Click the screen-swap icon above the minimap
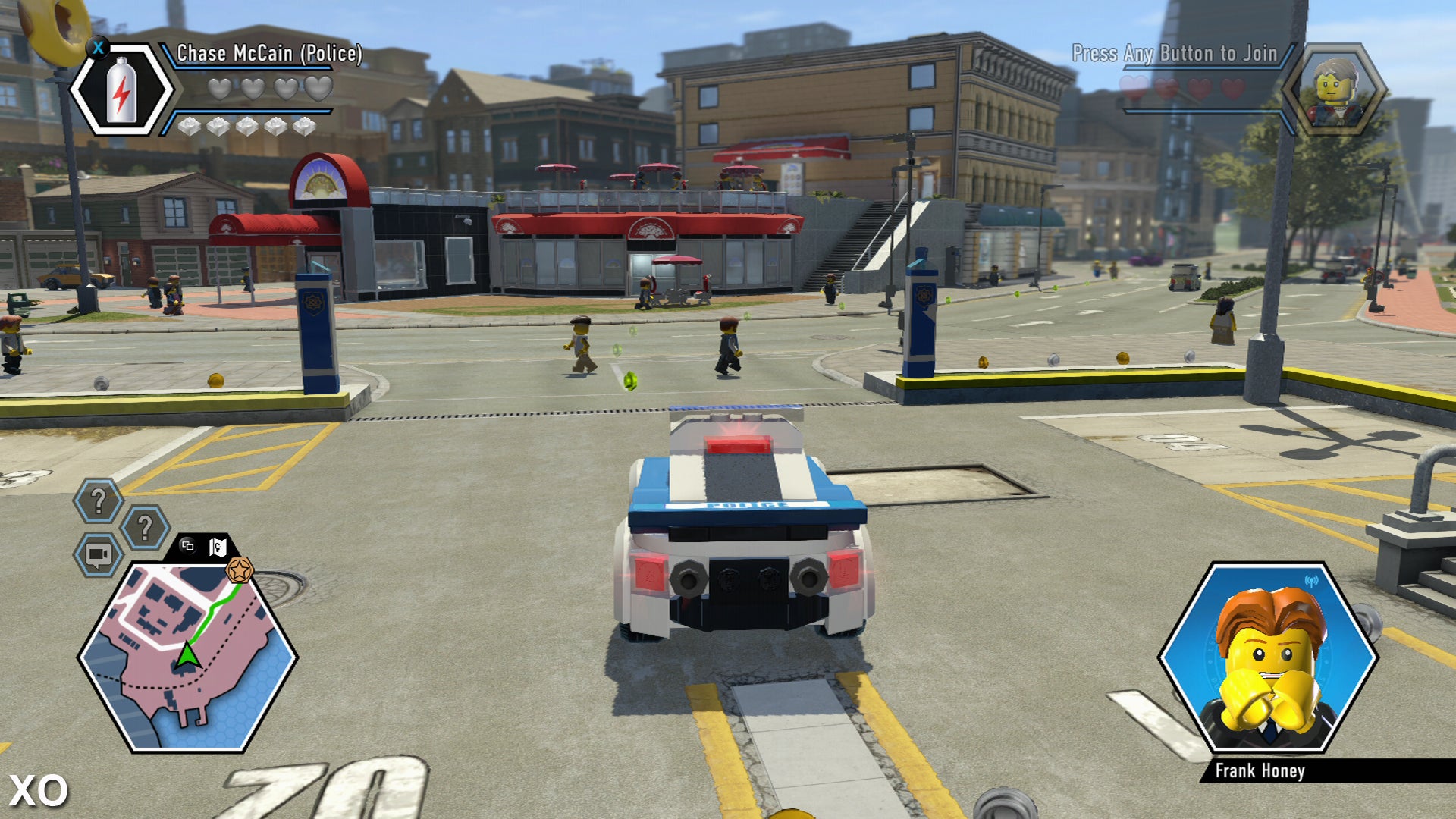 187,547
